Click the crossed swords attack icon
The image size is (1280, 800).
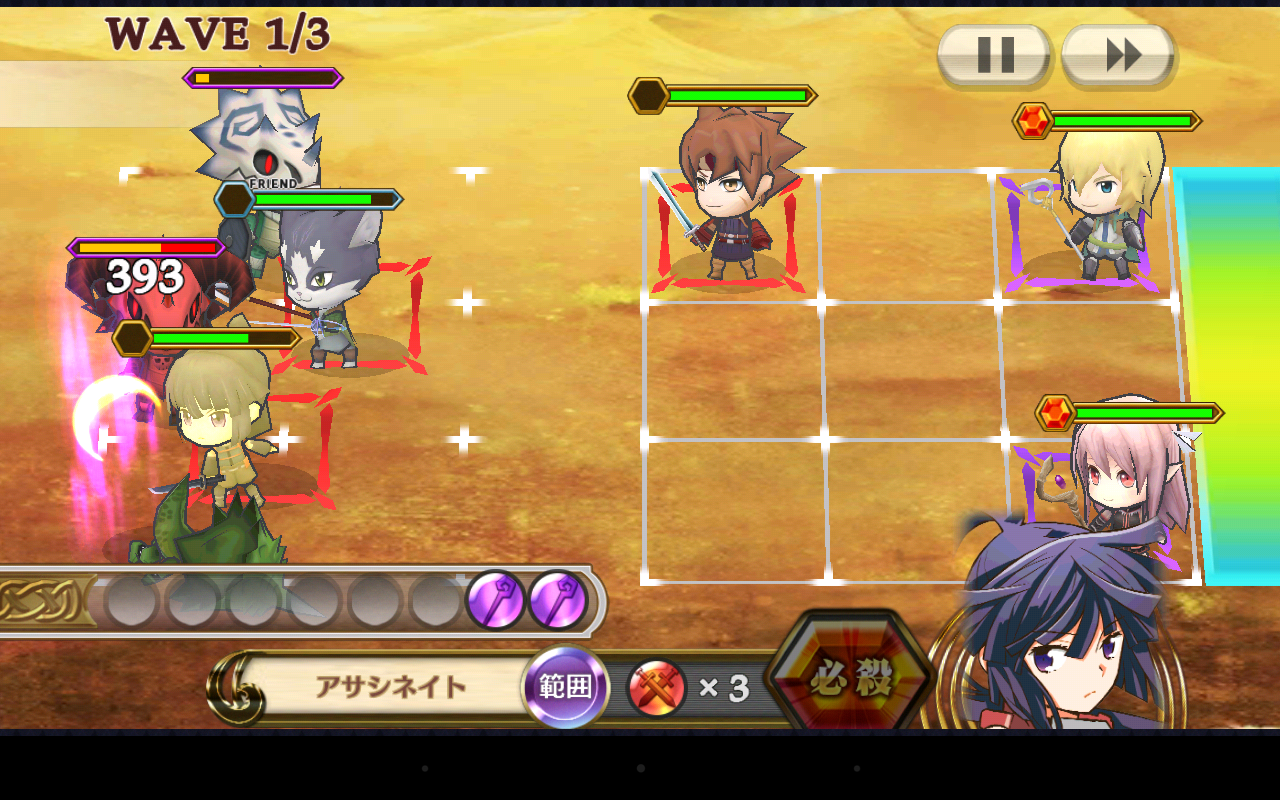point(657,688)
